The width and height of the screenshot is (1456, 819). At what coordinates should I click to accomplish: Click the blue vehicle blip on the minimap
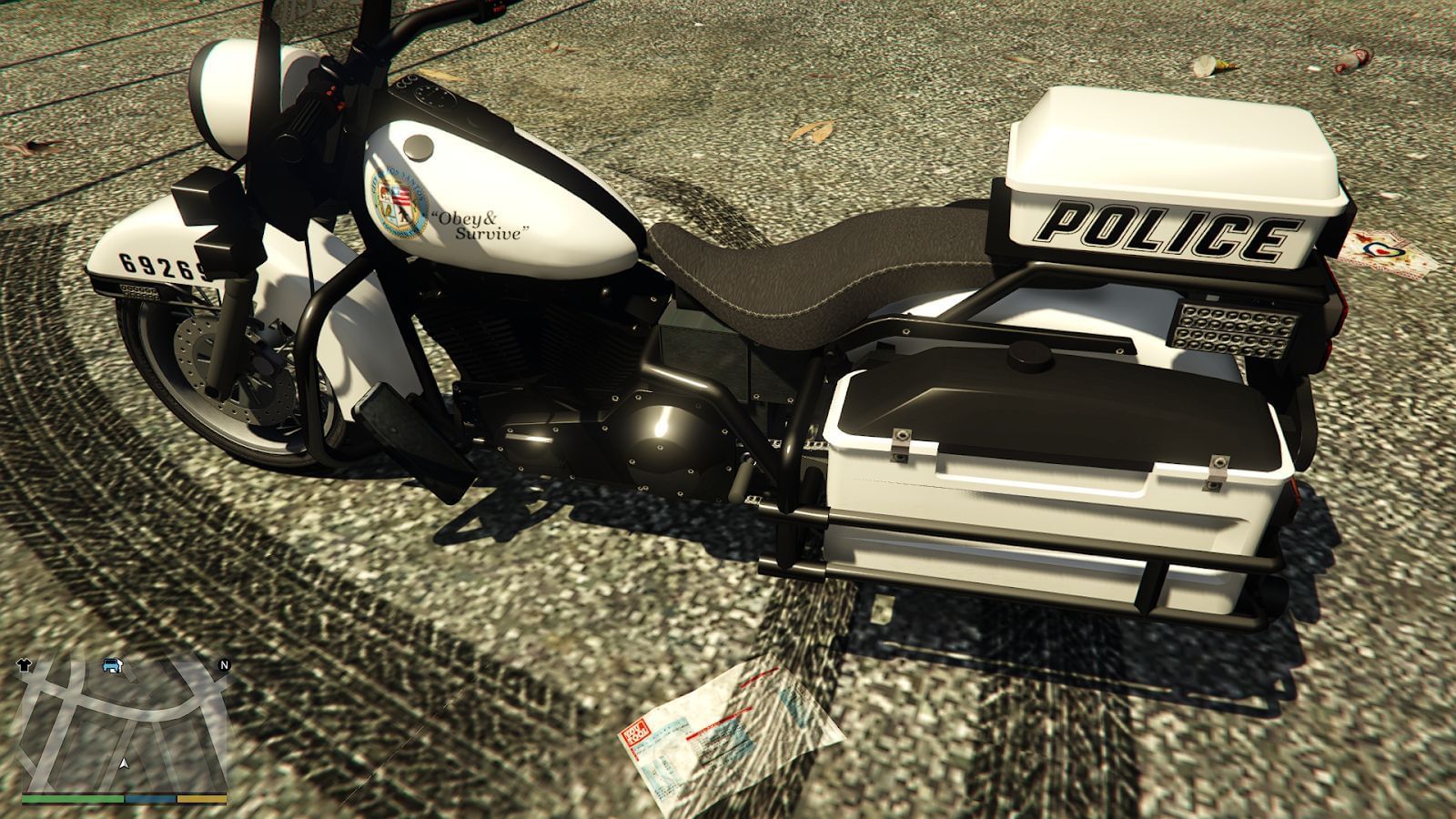(x=111, y=665)
